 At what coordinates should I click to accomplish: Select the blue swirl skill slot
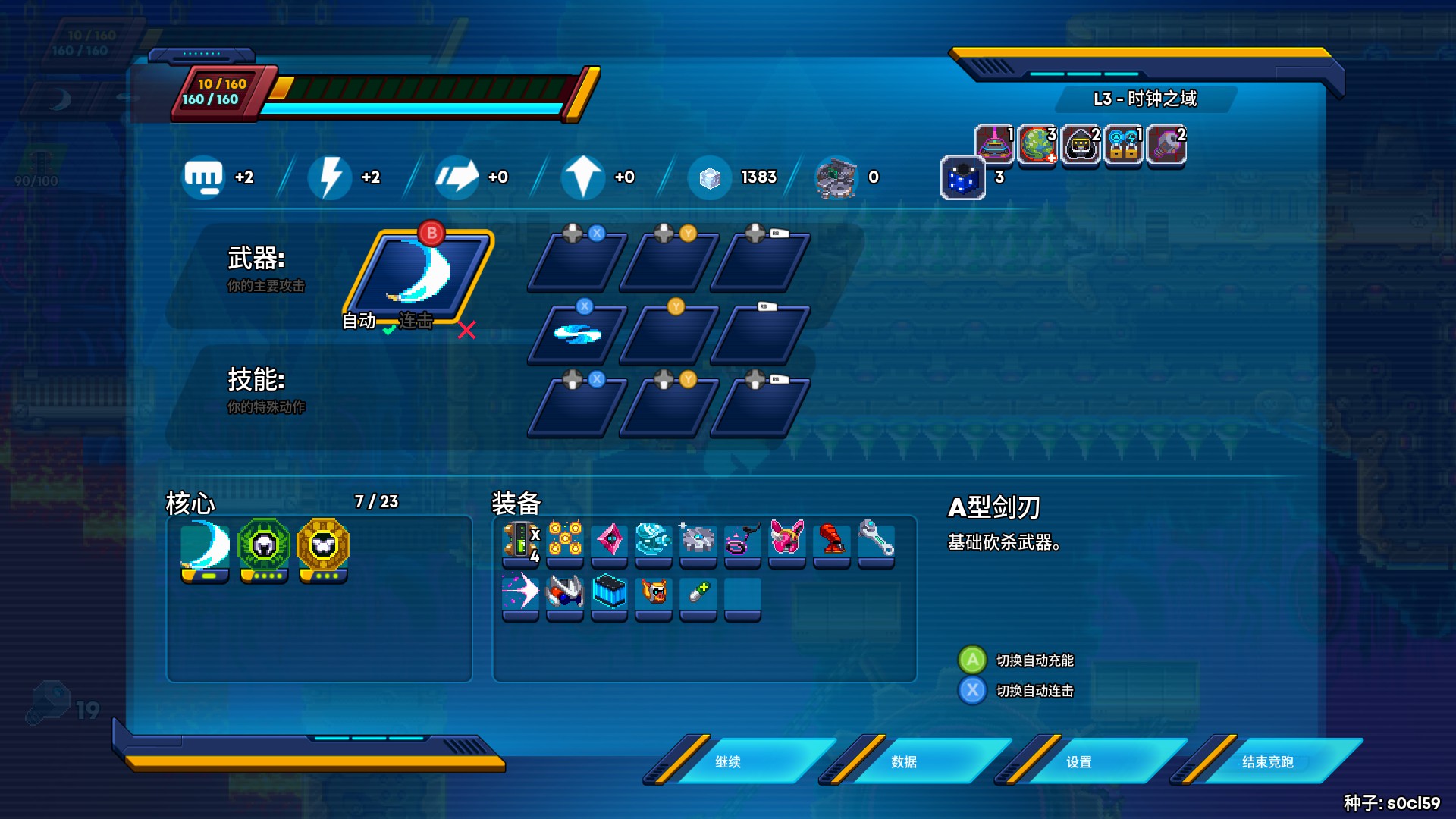(x=577, y=334)
